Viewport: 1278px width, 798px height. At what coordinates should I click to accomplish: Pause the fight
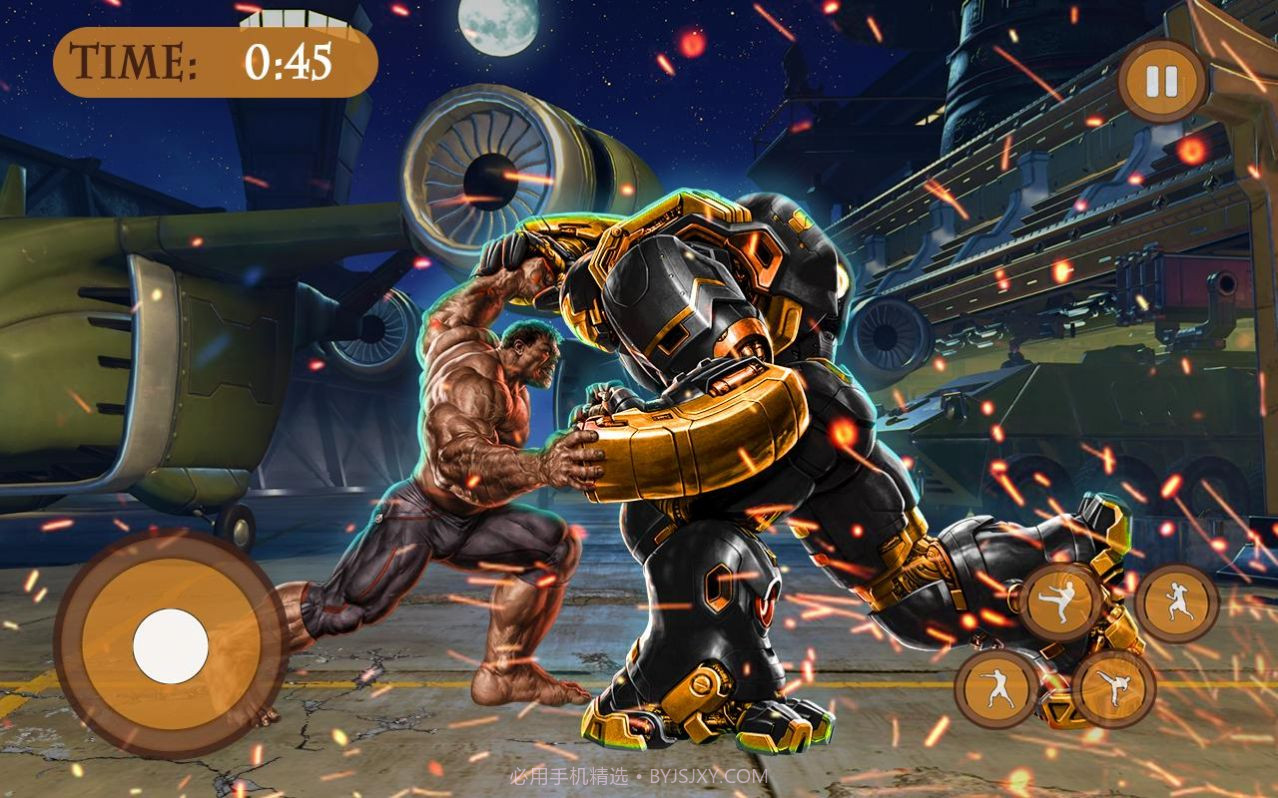[1162, 82]
